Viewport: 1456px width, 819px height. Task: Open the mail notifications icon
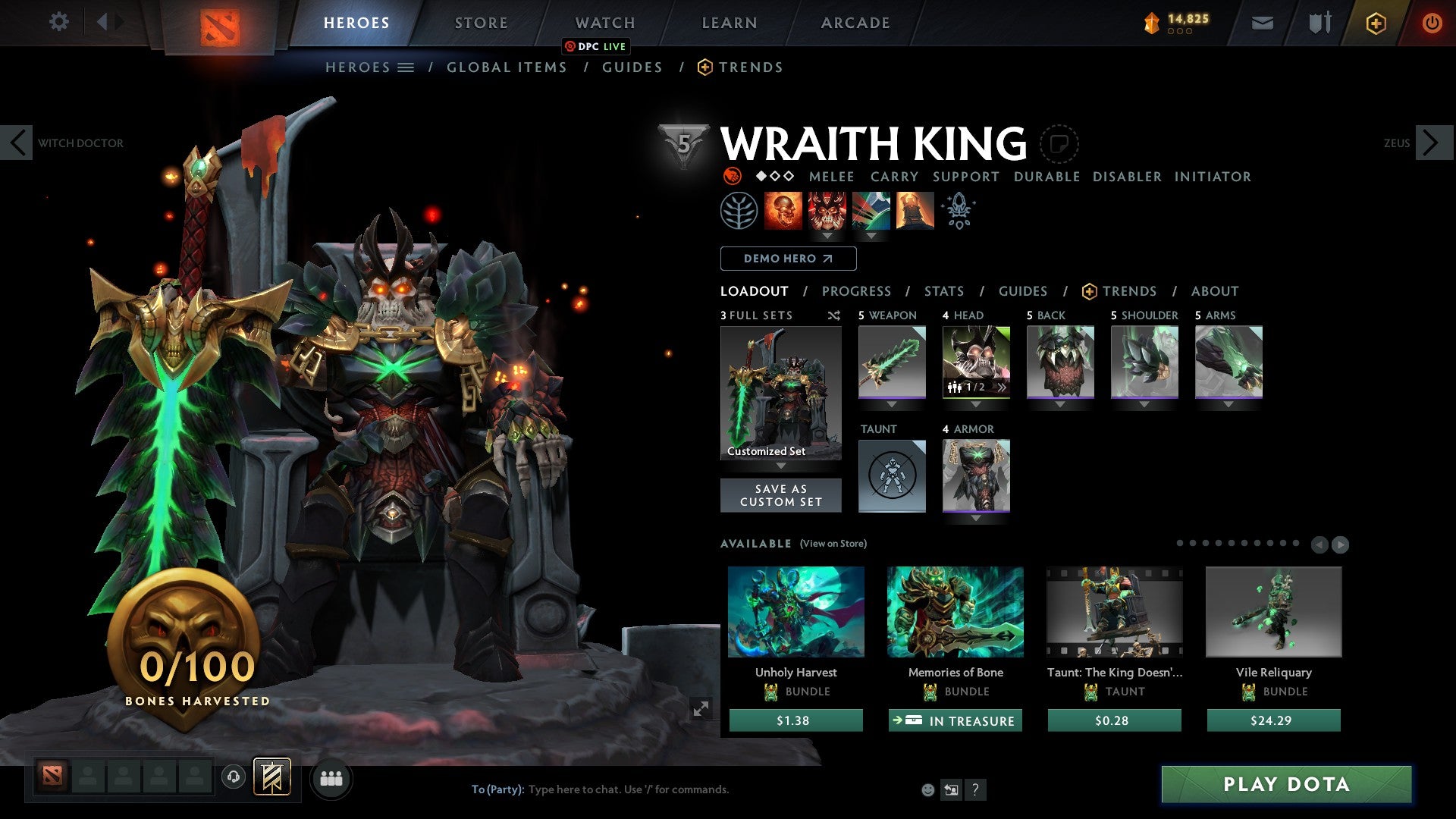pyautogui.click(x=1261, y=23)
